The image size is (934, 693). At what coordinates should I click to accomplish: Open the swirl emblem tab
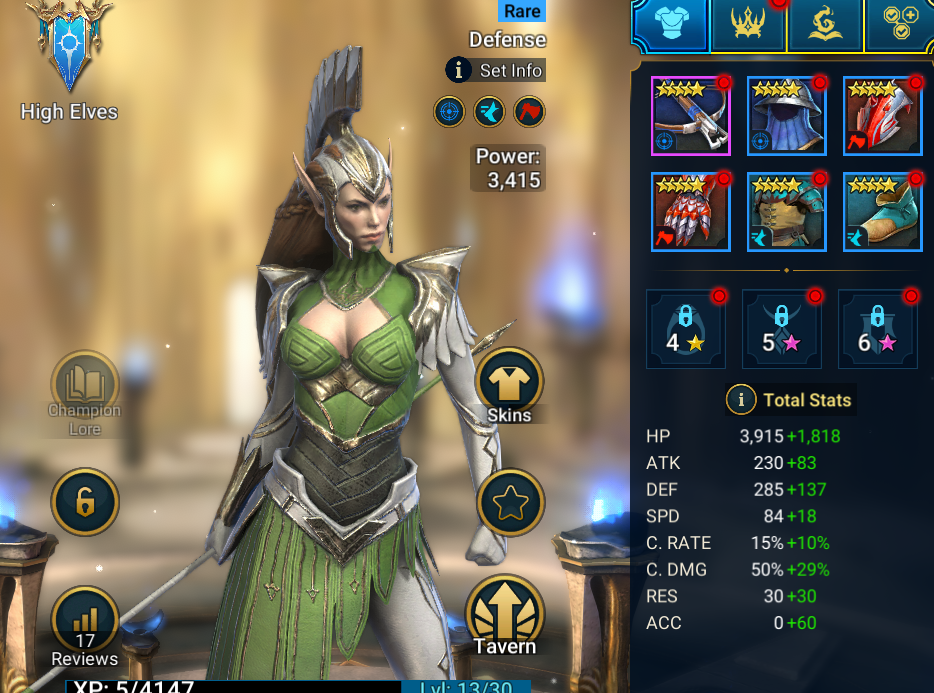[x=825, y=24]
